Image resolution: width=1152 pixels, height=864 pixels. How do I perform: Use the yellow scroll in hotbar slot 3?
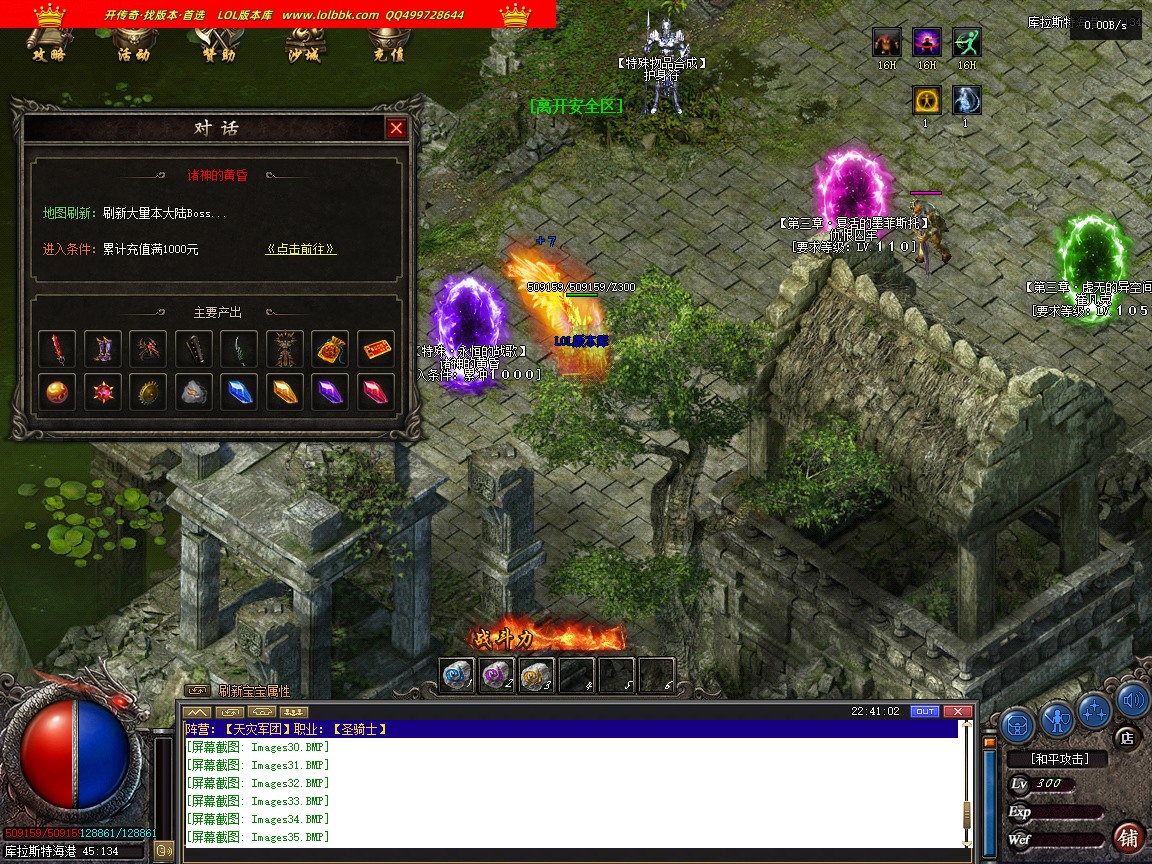[x=536, y=675]
